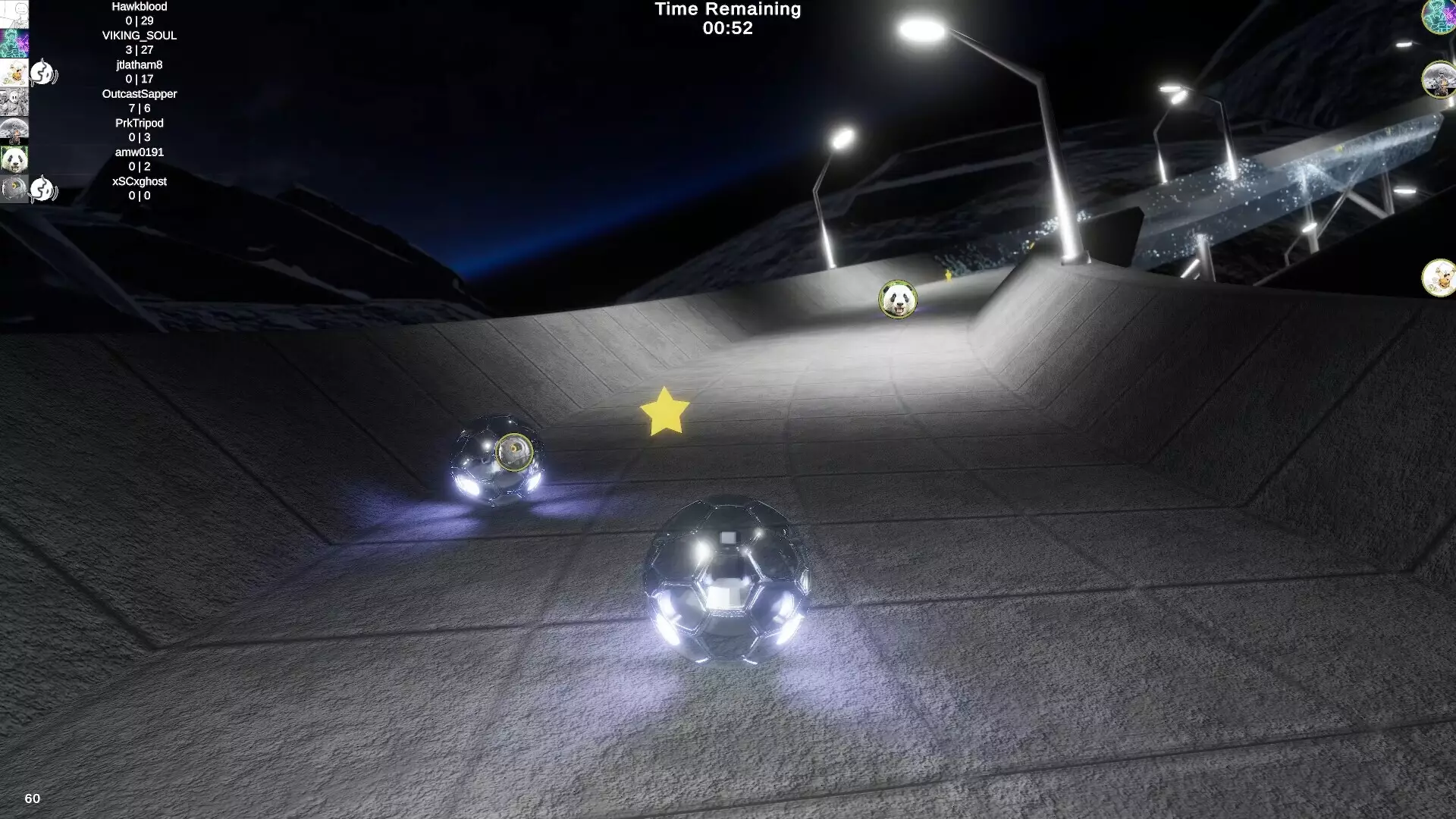Toggle the speaker indicator next to jtlatham8's avatar

click(x=42, y=72)
